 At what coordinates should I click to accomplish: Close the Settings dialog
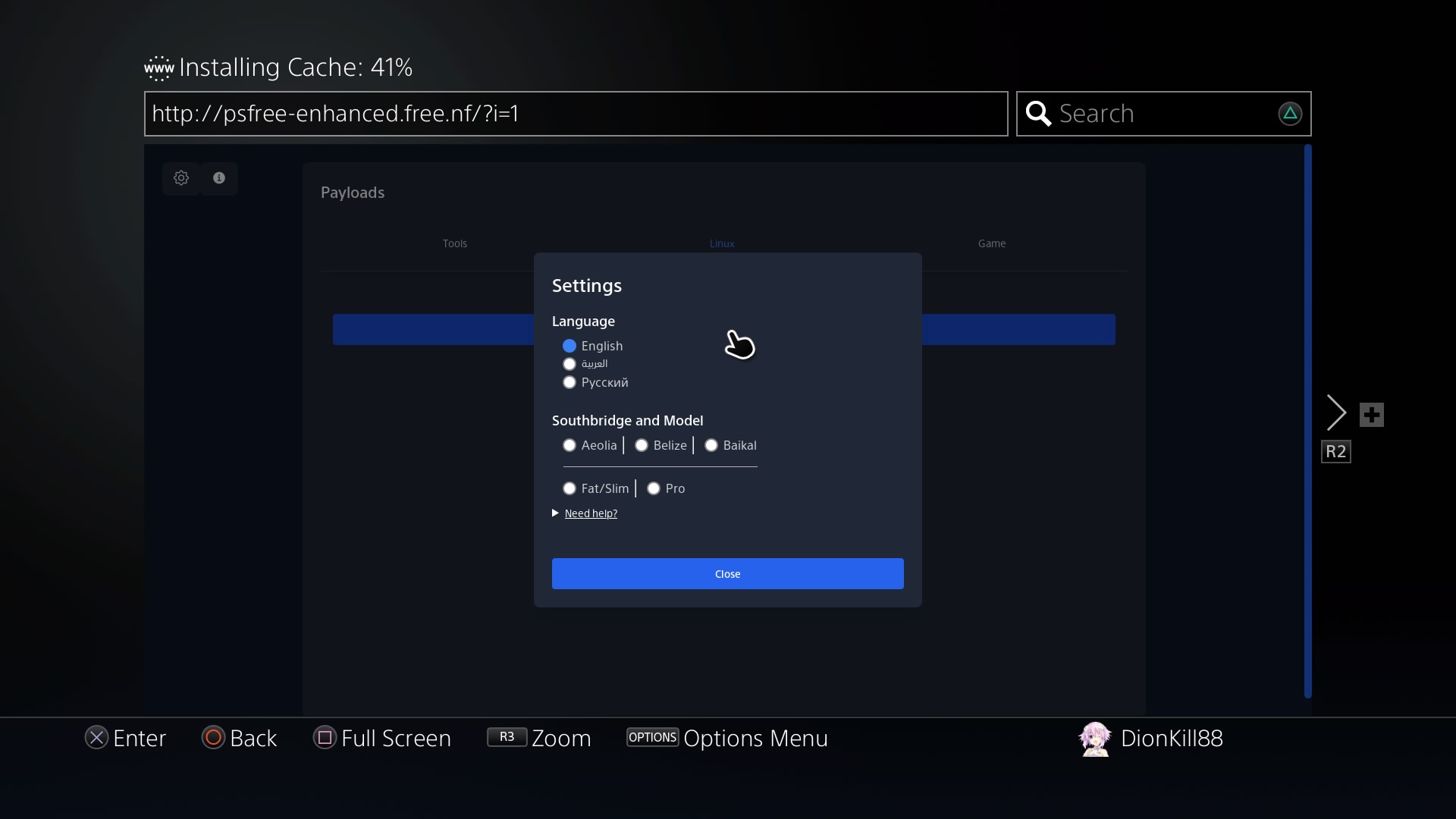click(x=727, y=574)
